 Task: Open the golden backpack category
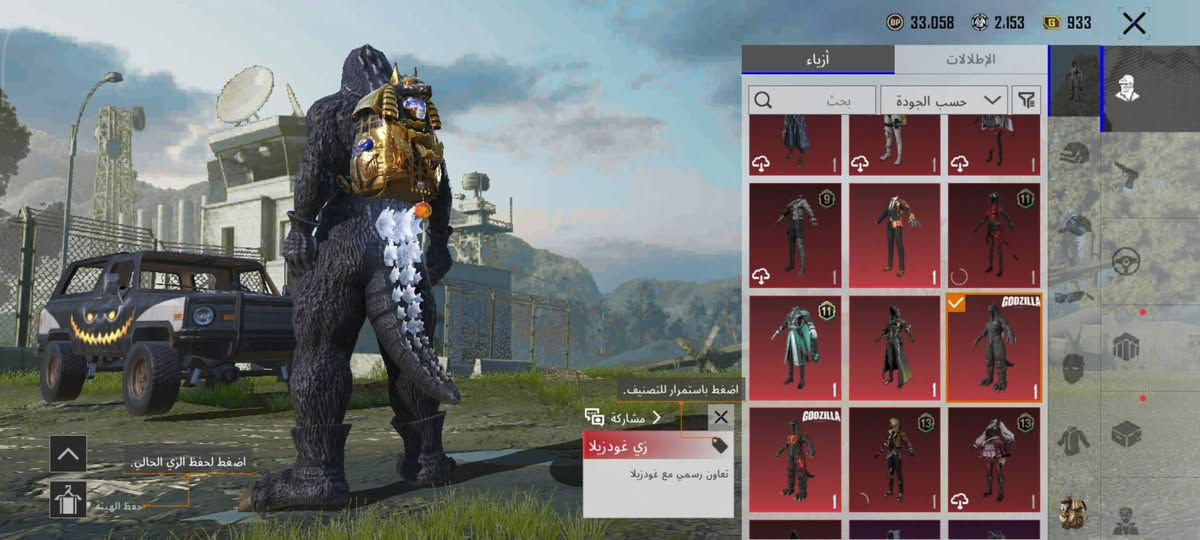tap(1074, 510)
